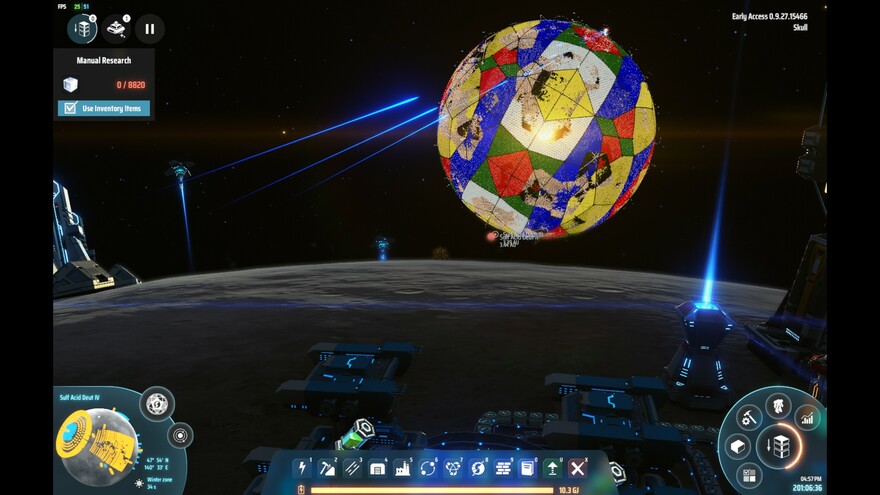880x495 pixels.
Task: Open the conveyor belt logistics category
Action: (352, 468)
